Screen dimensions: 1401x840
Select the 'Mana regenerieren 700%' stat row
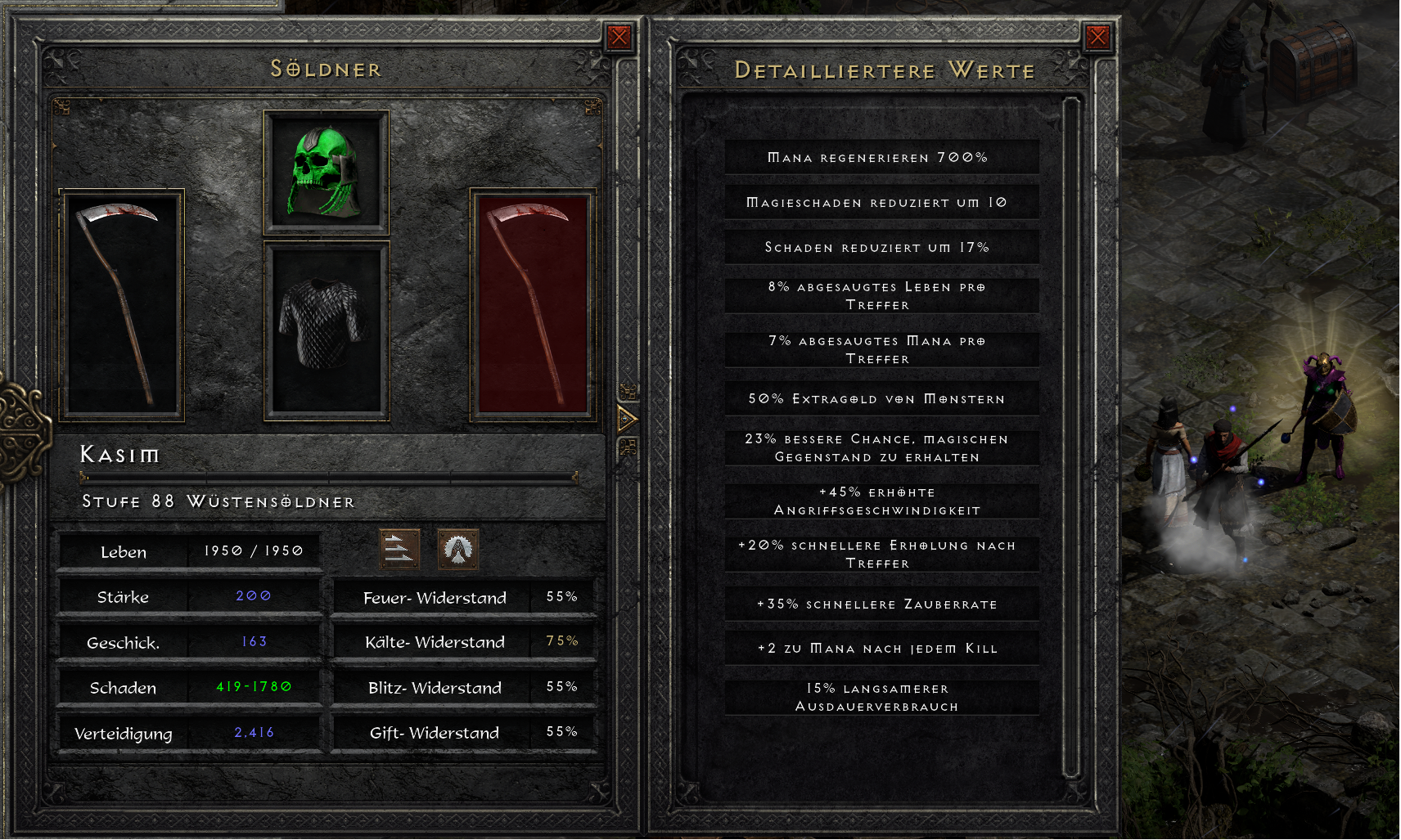click(881, 157)
